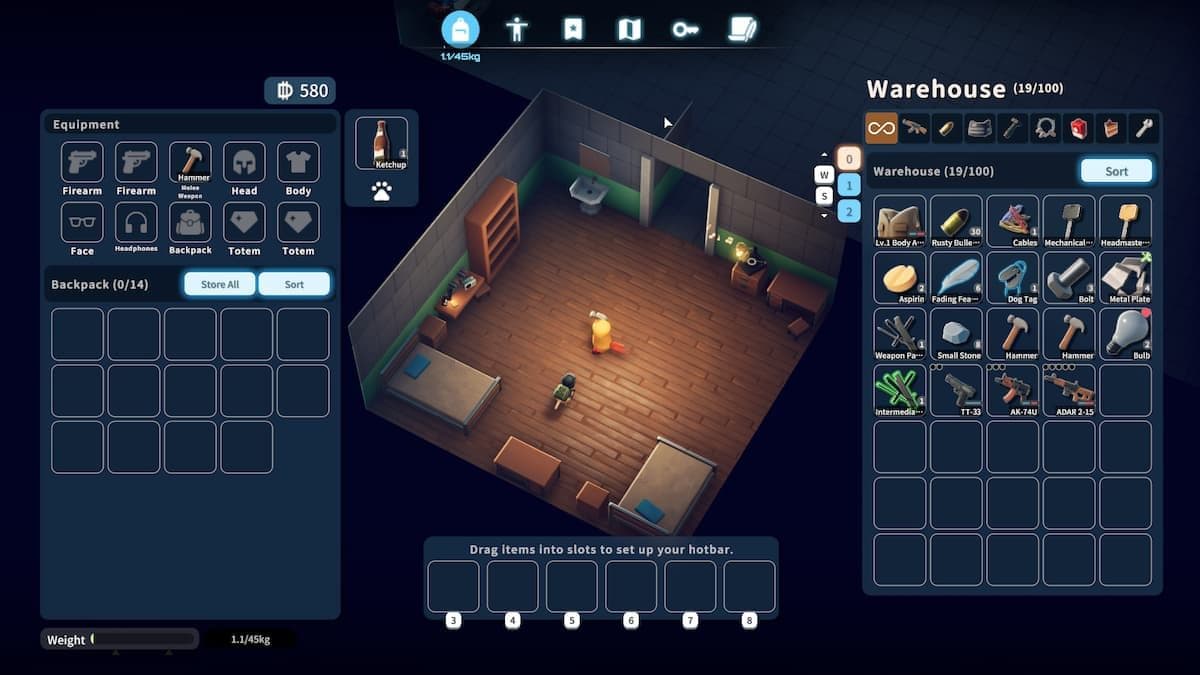Pick the Bulb in the warehouse
The height and width of the screenshot is (675, 1200).
pyautogui.click(x=1125, y=334)
